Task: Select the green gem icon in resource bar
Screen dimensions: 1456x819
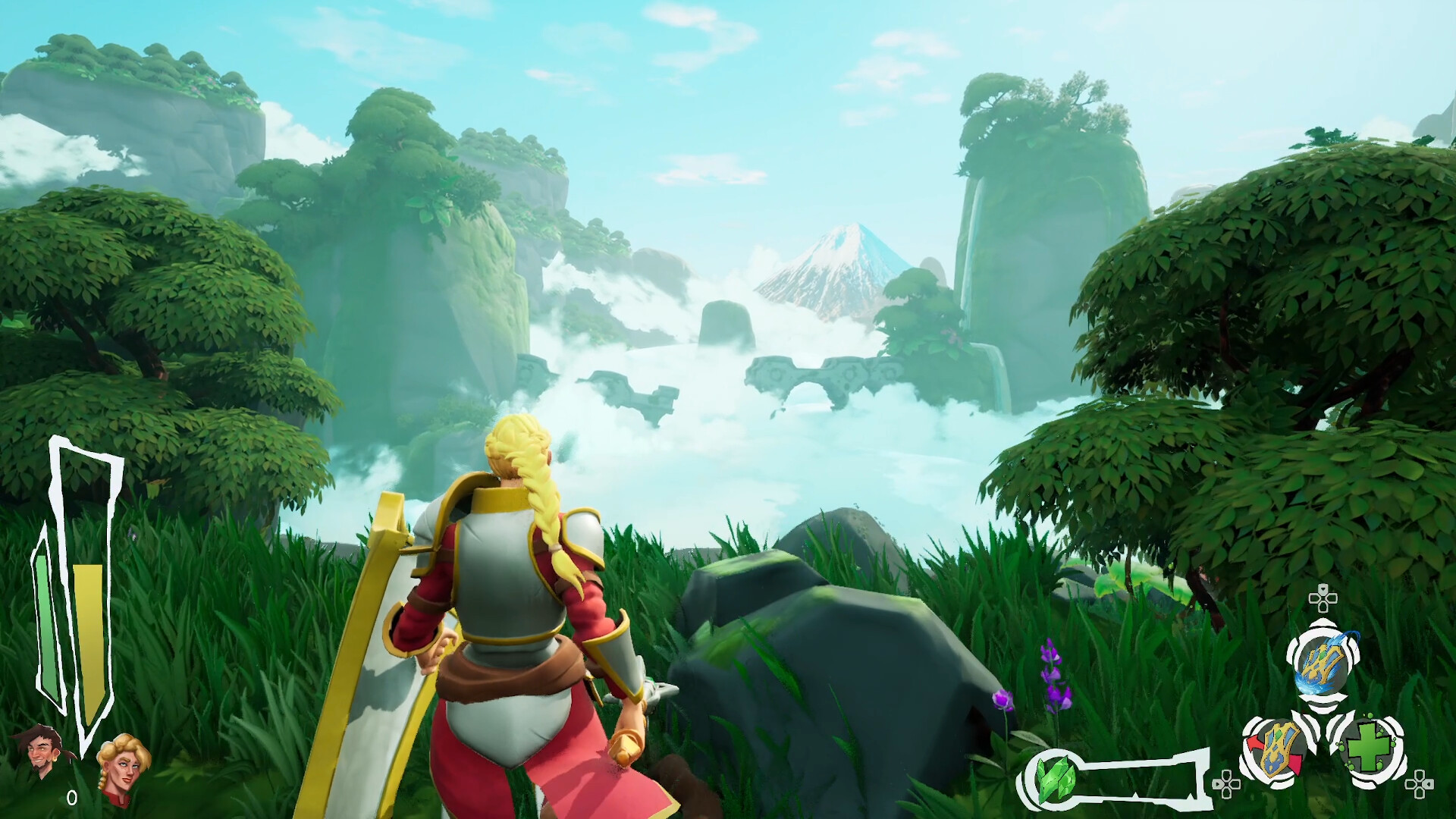Action: pos(1057,780)
